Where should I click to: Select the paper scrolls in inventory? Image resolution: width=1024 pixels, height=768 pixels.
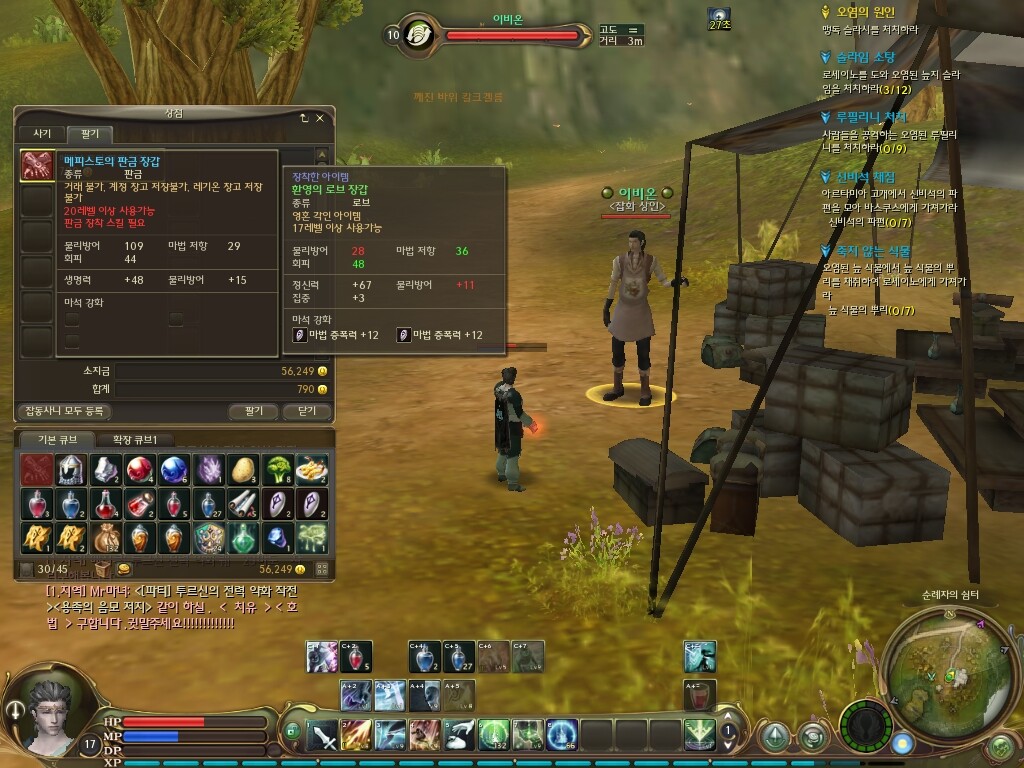tap(243, 503)
